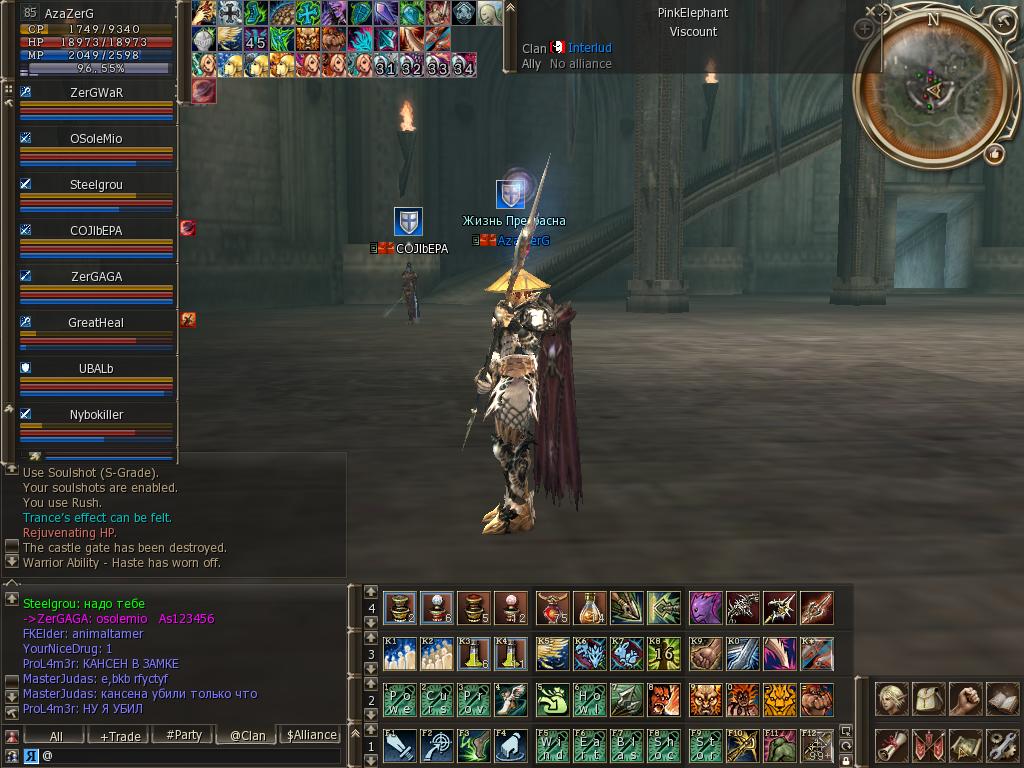Switch to the $Alliance chat tab

pos(311,735)
